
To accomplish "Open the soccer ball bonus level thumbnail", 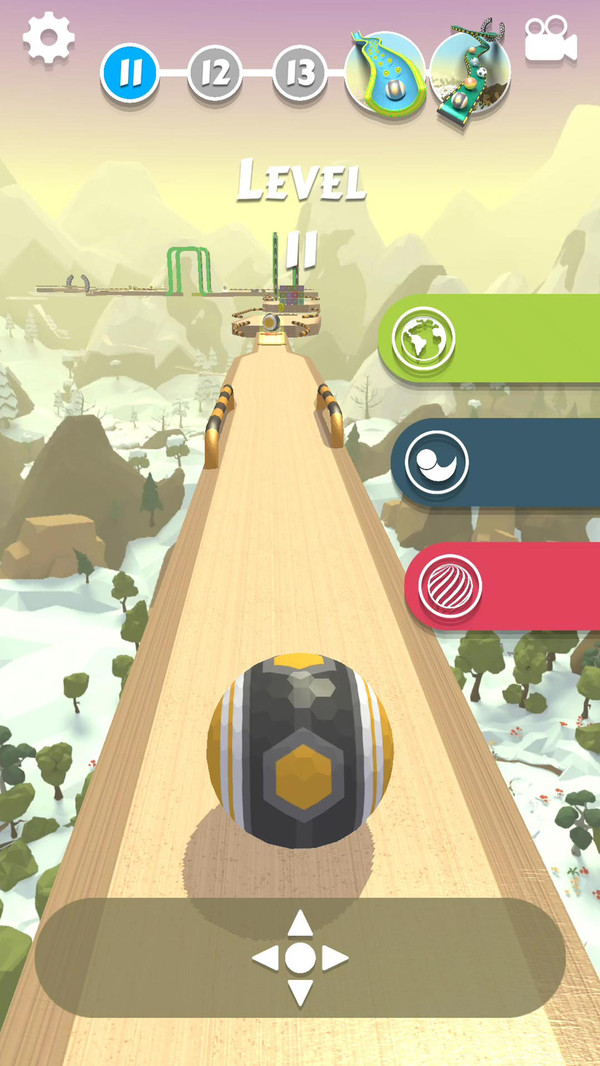I will 470,72.
